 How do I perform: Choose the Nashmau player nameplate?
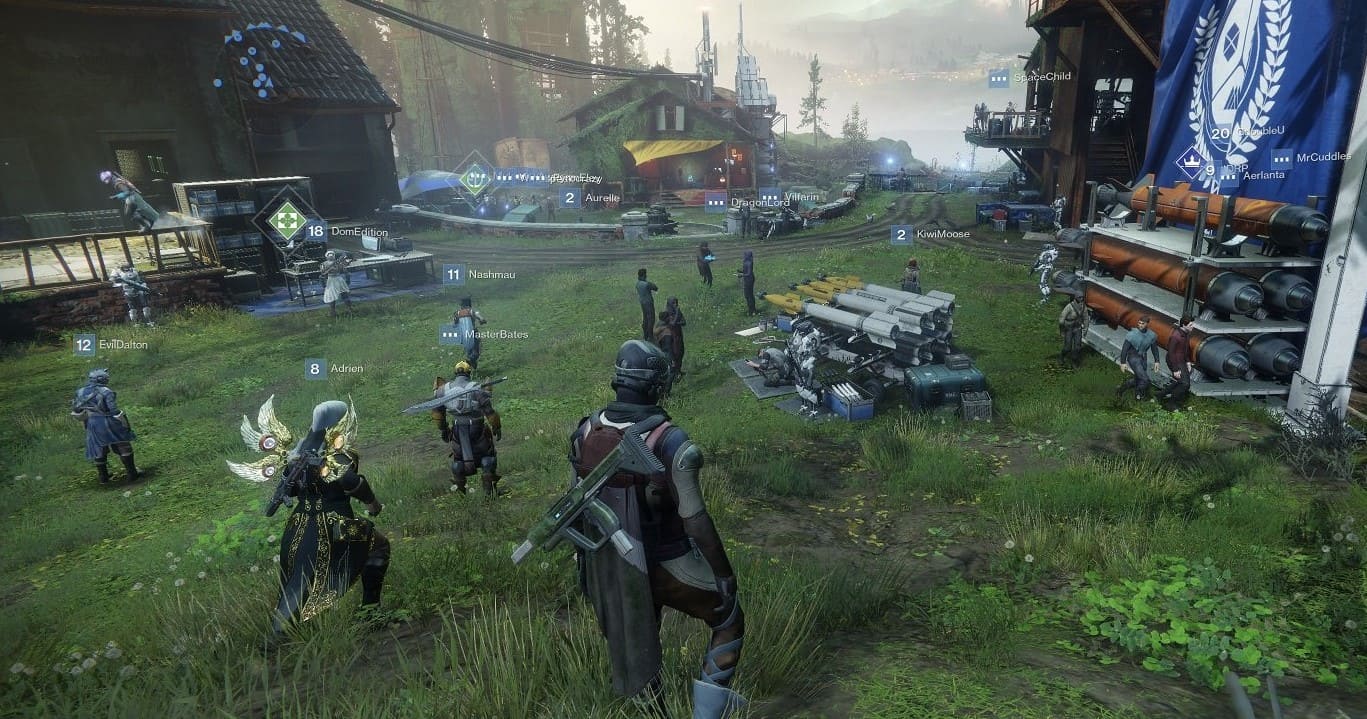click(x=478, y=274)
